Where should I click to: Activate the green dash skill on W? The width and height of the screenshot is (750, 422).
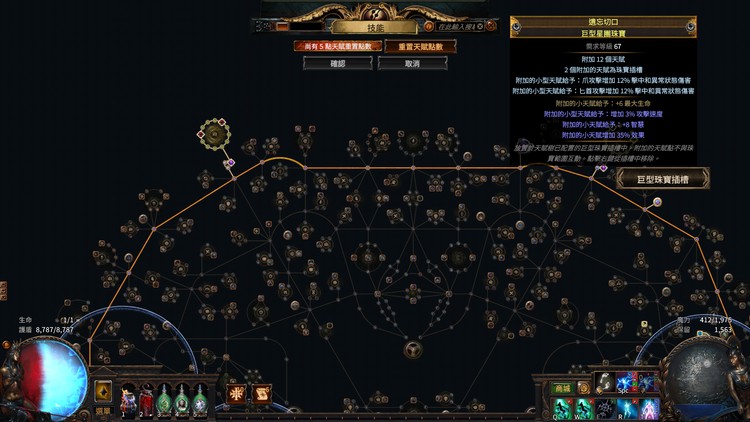click(x=583, y=408)
